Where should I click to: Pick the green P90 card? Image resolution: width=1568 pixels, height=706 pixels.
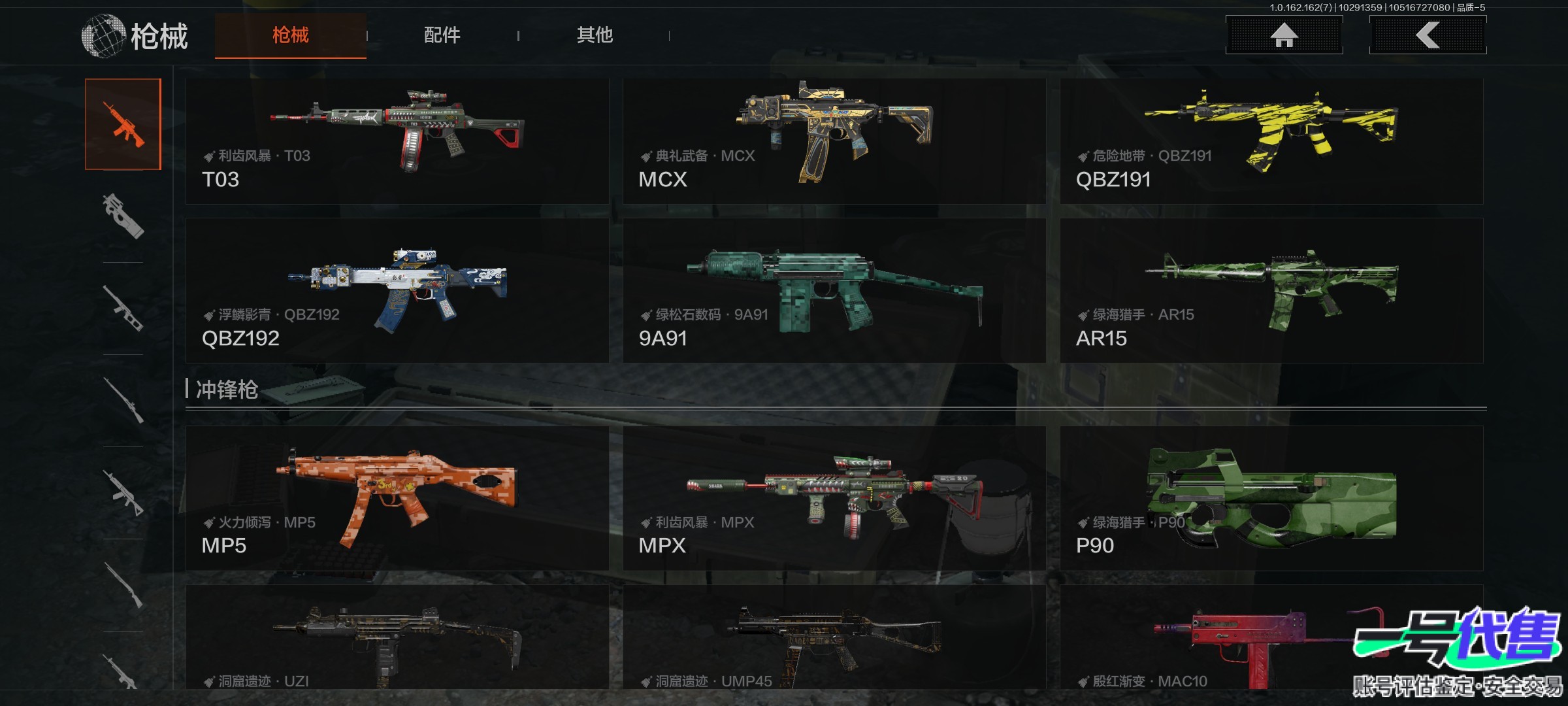[1271, 498]
